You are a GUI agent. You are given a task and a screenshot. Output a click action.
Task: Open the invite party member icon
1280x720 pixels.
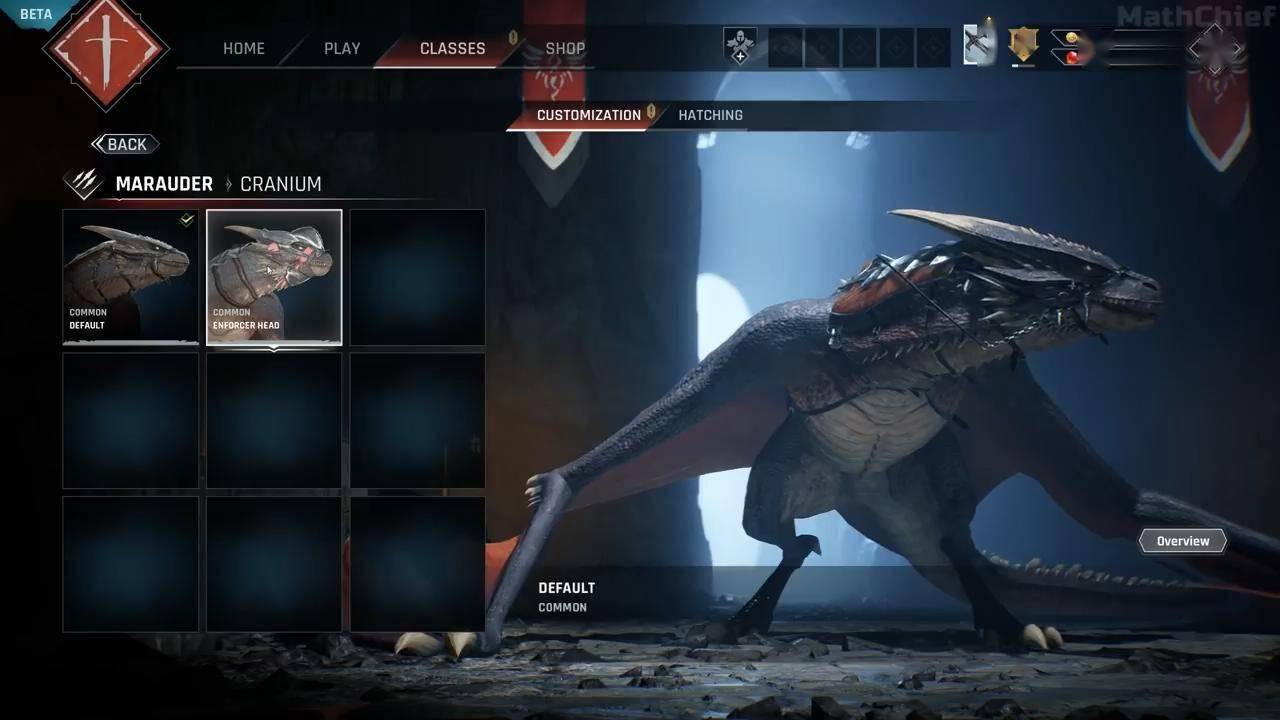point(740,47)
